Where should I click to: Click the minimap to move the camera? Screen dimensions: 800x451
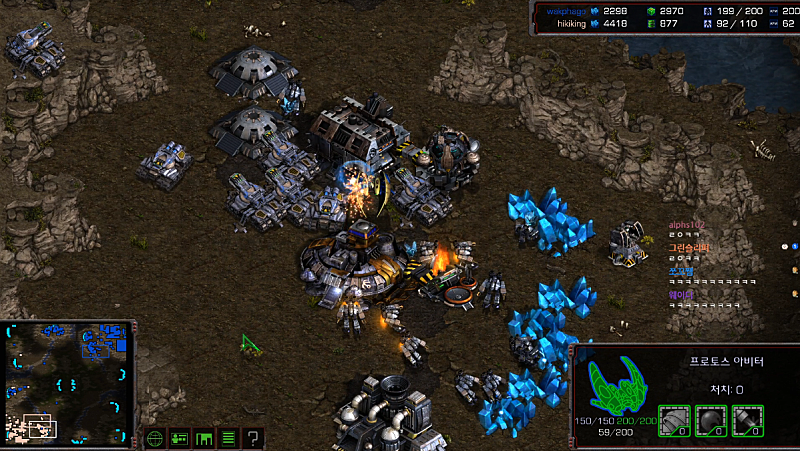(x=67, y=383)
